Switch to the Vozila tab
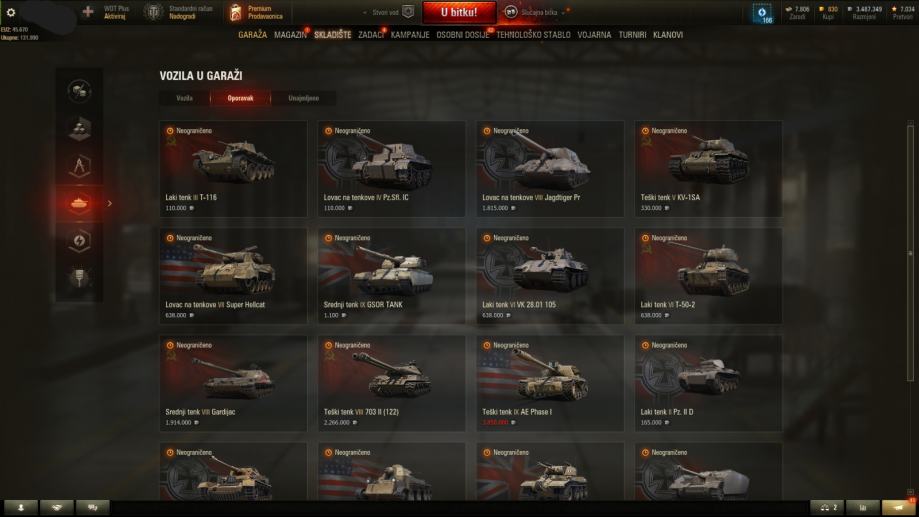The width and height of the screenshot is (919, 517). pyautogui.click(x=184, y=98)
